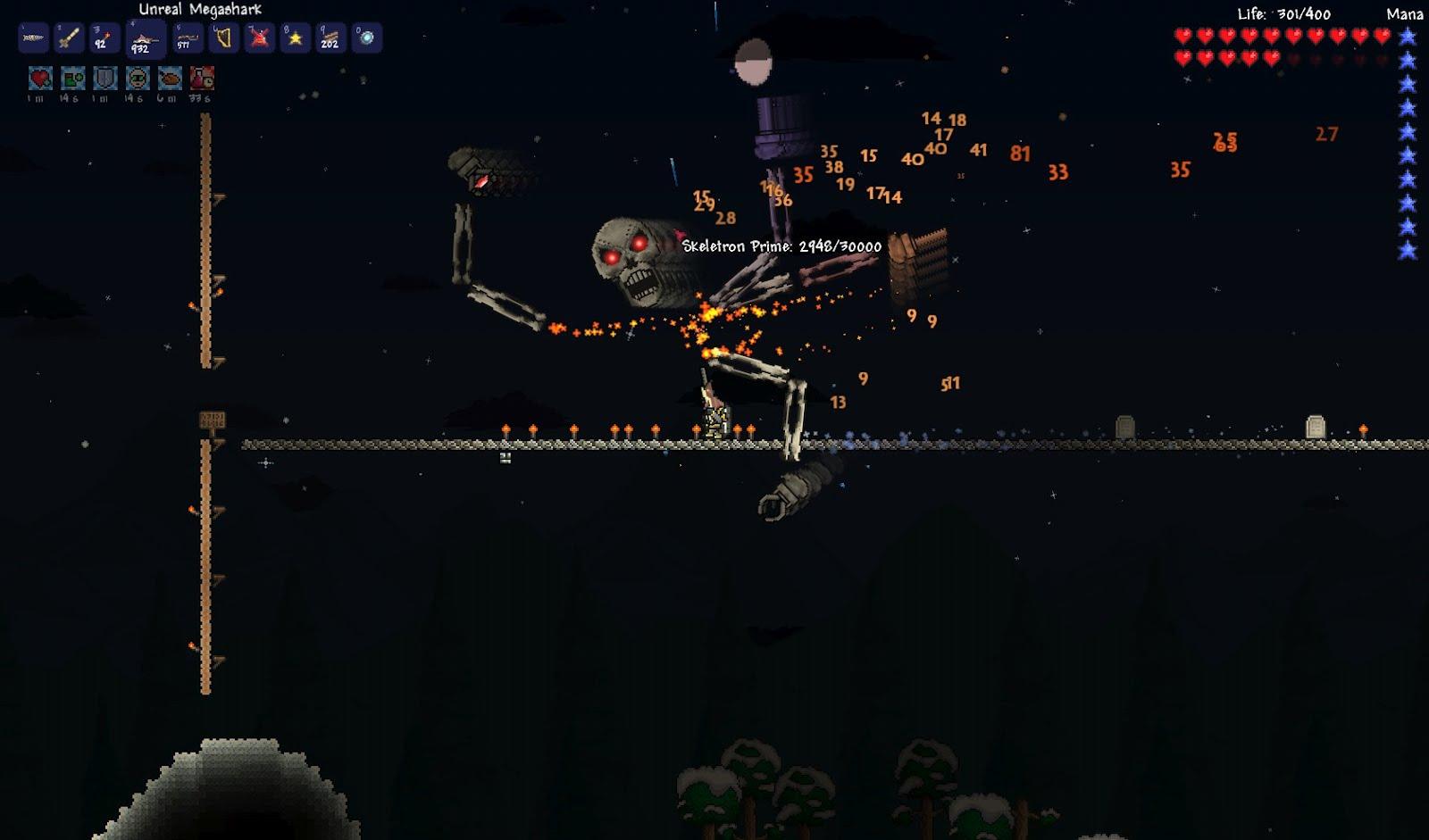Click the Ironskin shield buff icon

coord(105,79)
